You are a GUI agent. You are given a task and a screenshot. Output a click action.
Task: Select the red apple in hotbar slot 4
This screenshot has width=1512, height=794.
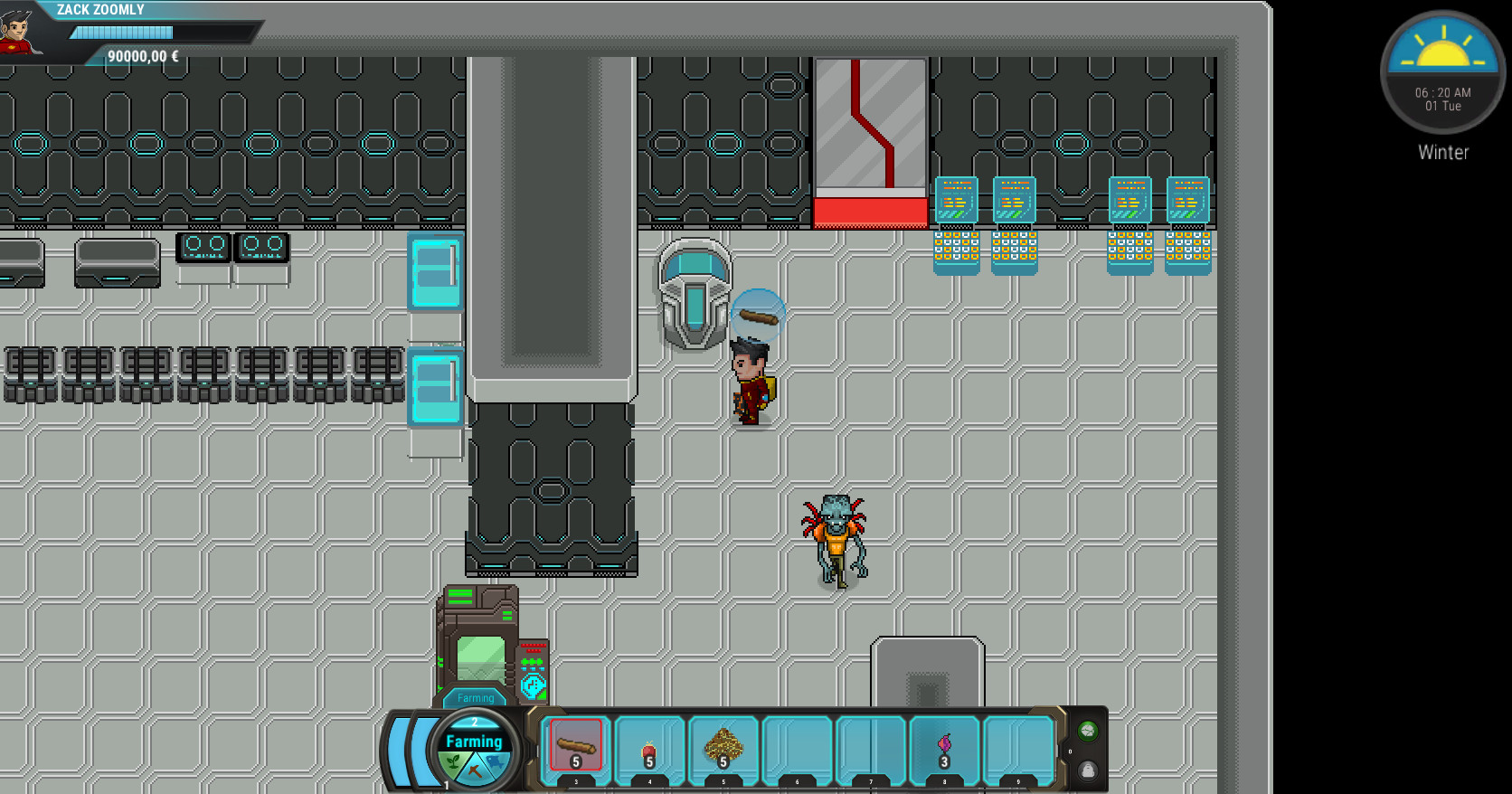pyautogui.click(x=649, y=745)
